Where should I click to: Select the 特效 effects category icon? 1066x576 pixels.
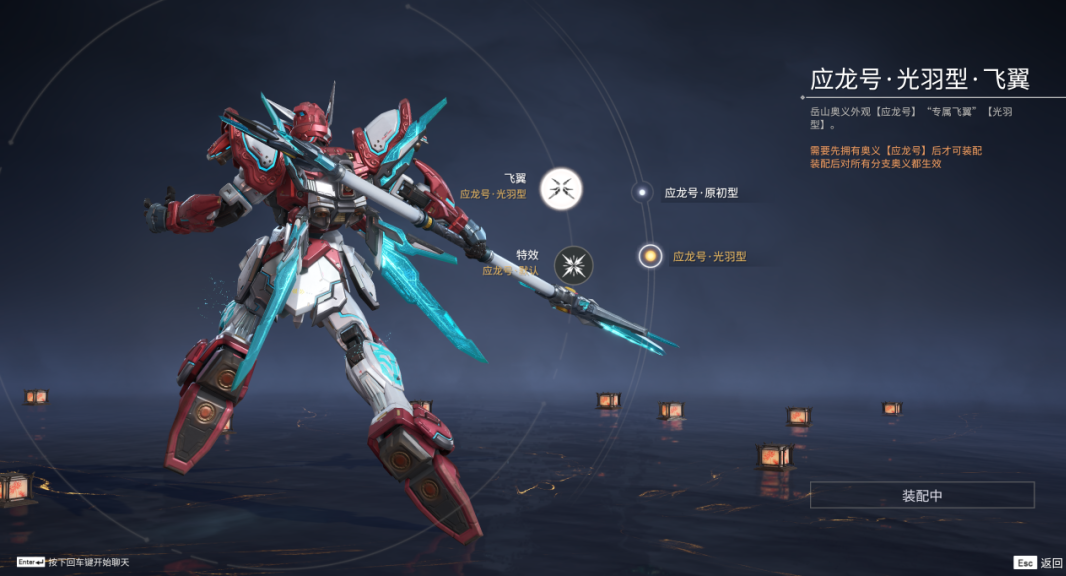[574, 264]
